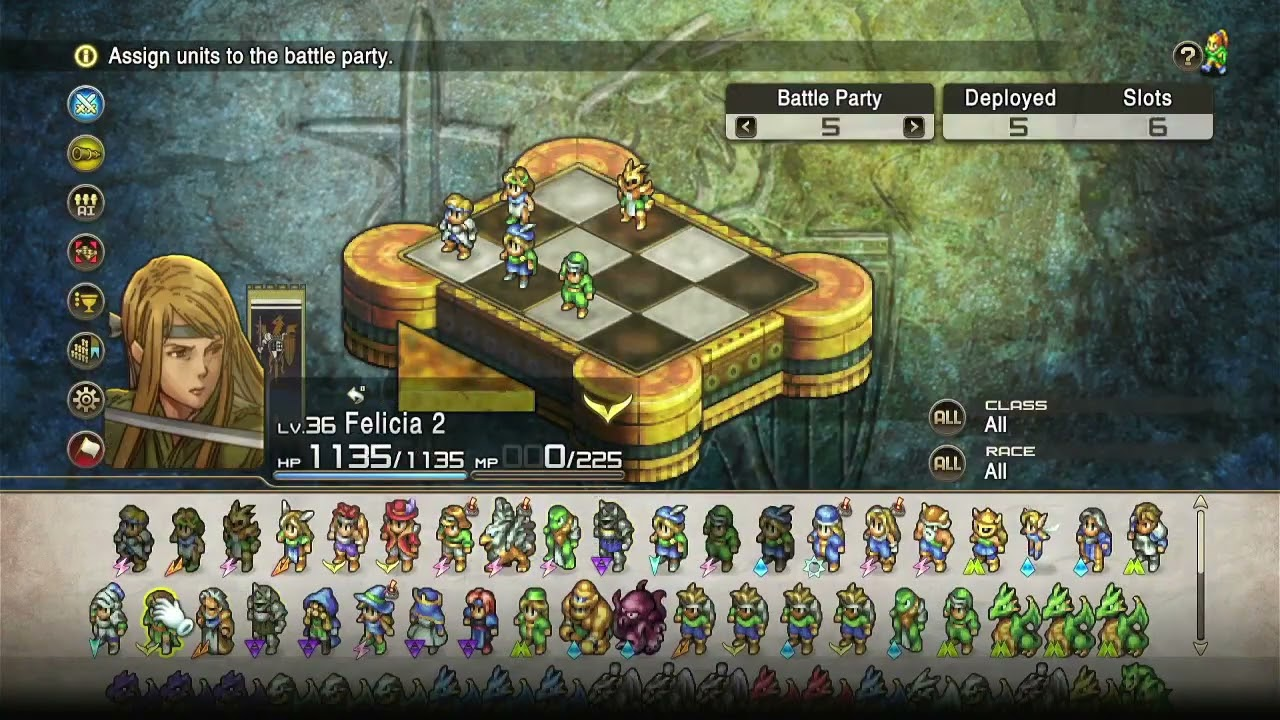This screenshot has height=720, width=1280.
Task: Select the trophy goblet icon
Action: [x=86, y=301]
